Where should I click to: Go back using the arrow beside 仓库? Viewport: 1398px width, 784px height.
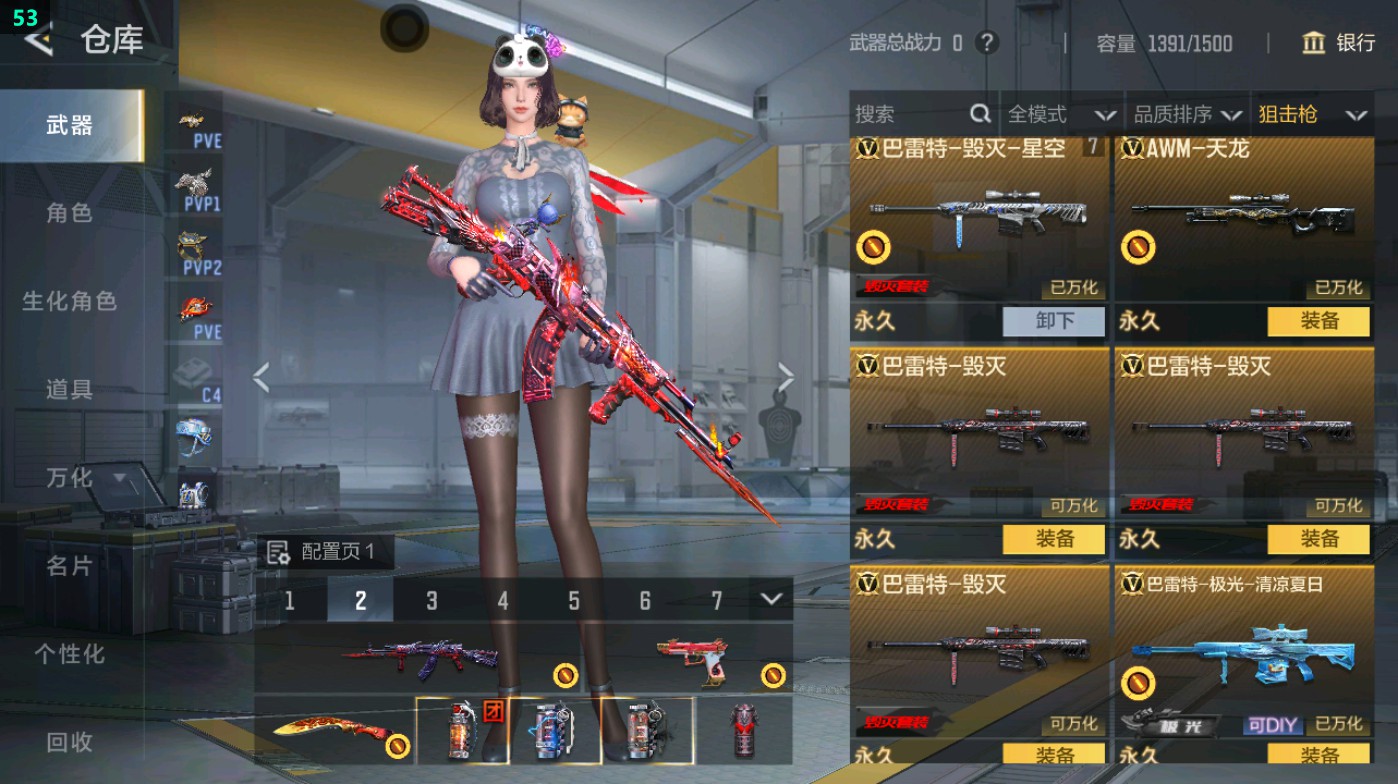39,40
